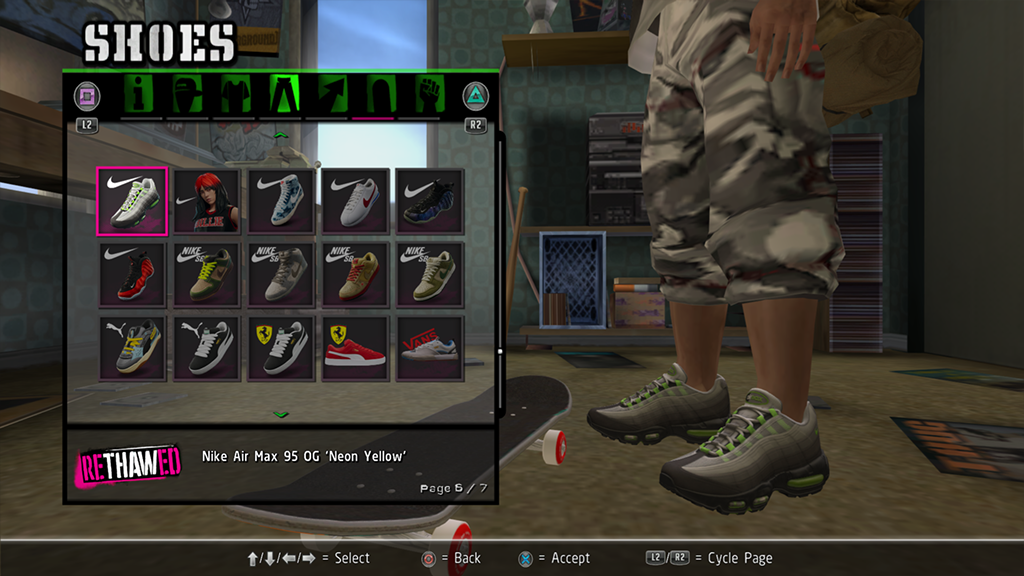Pick the olive green Nike SB Dunk
Screen dimensions: 1024x576
(430, 275)
